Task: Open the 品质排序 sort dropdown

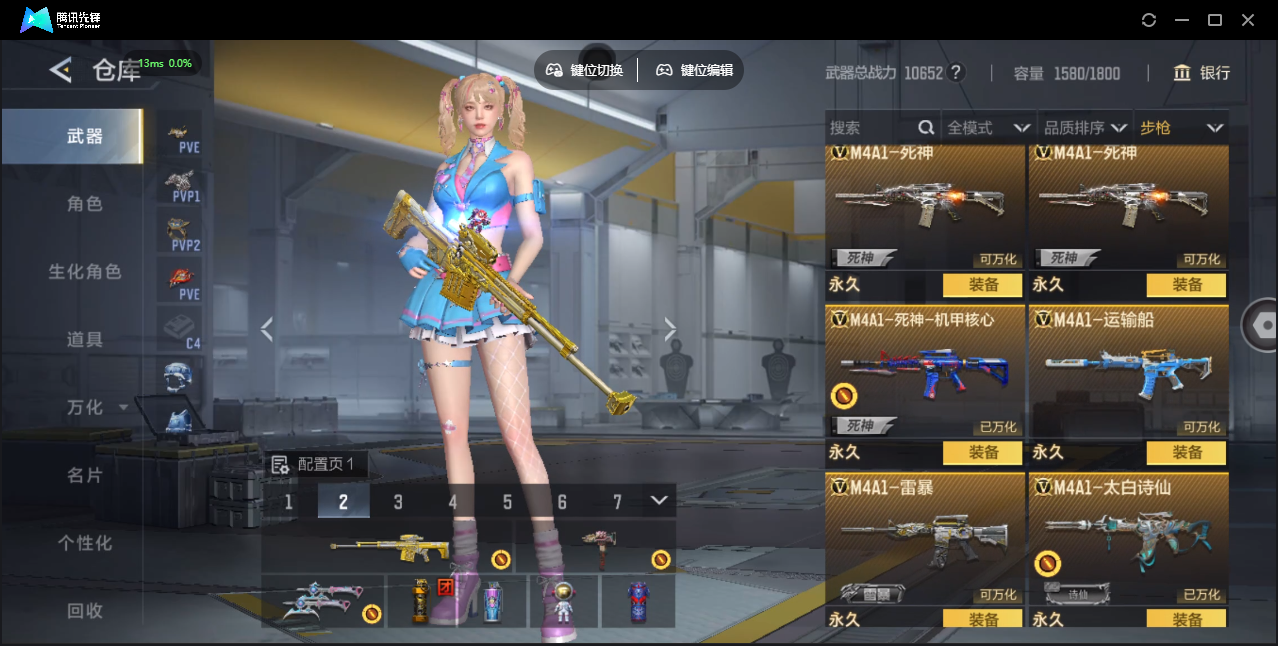Action: coord(1085,128)
